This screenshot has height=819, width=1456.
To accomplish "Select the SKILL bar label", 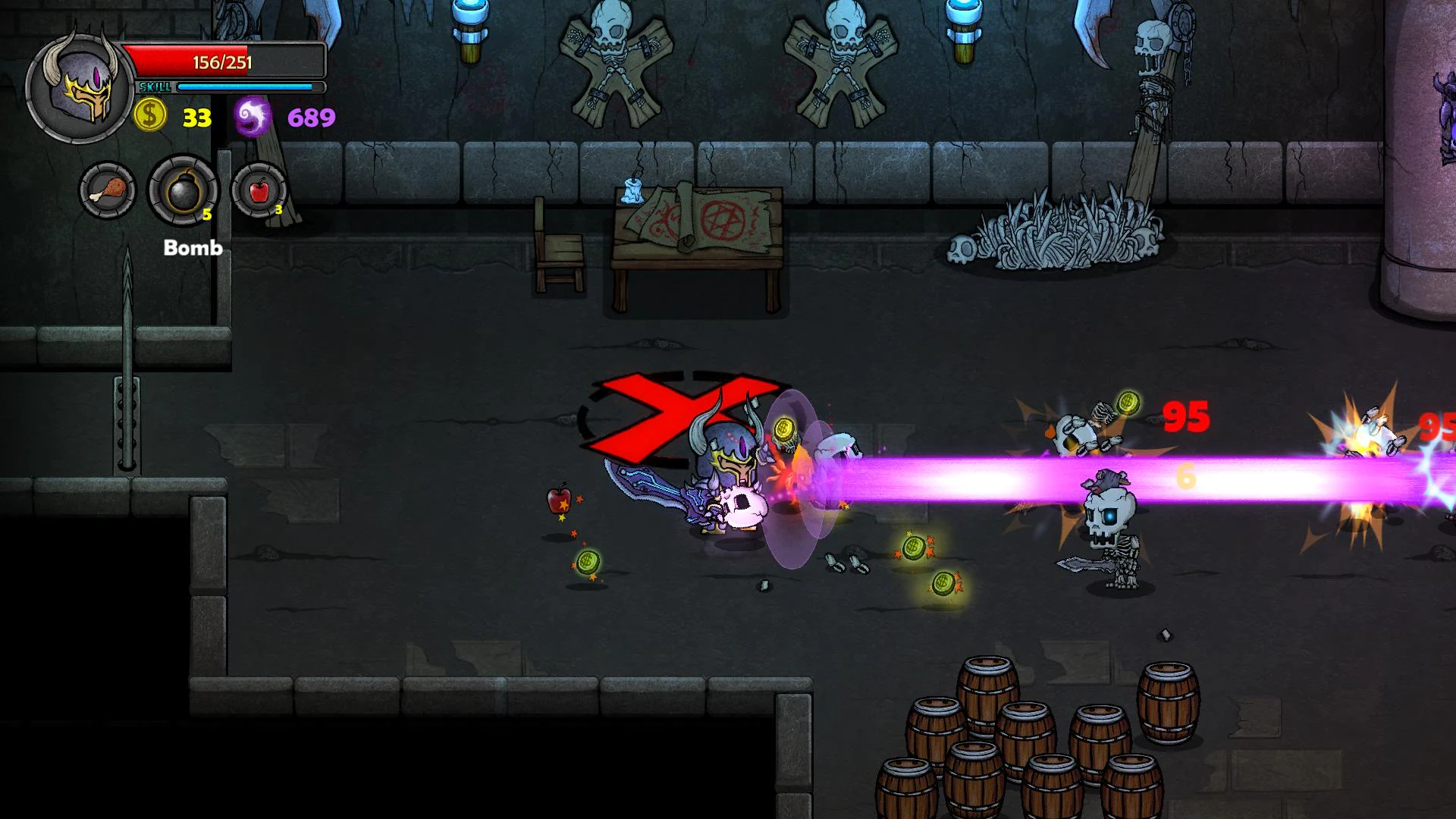I will tap(155, 86).
